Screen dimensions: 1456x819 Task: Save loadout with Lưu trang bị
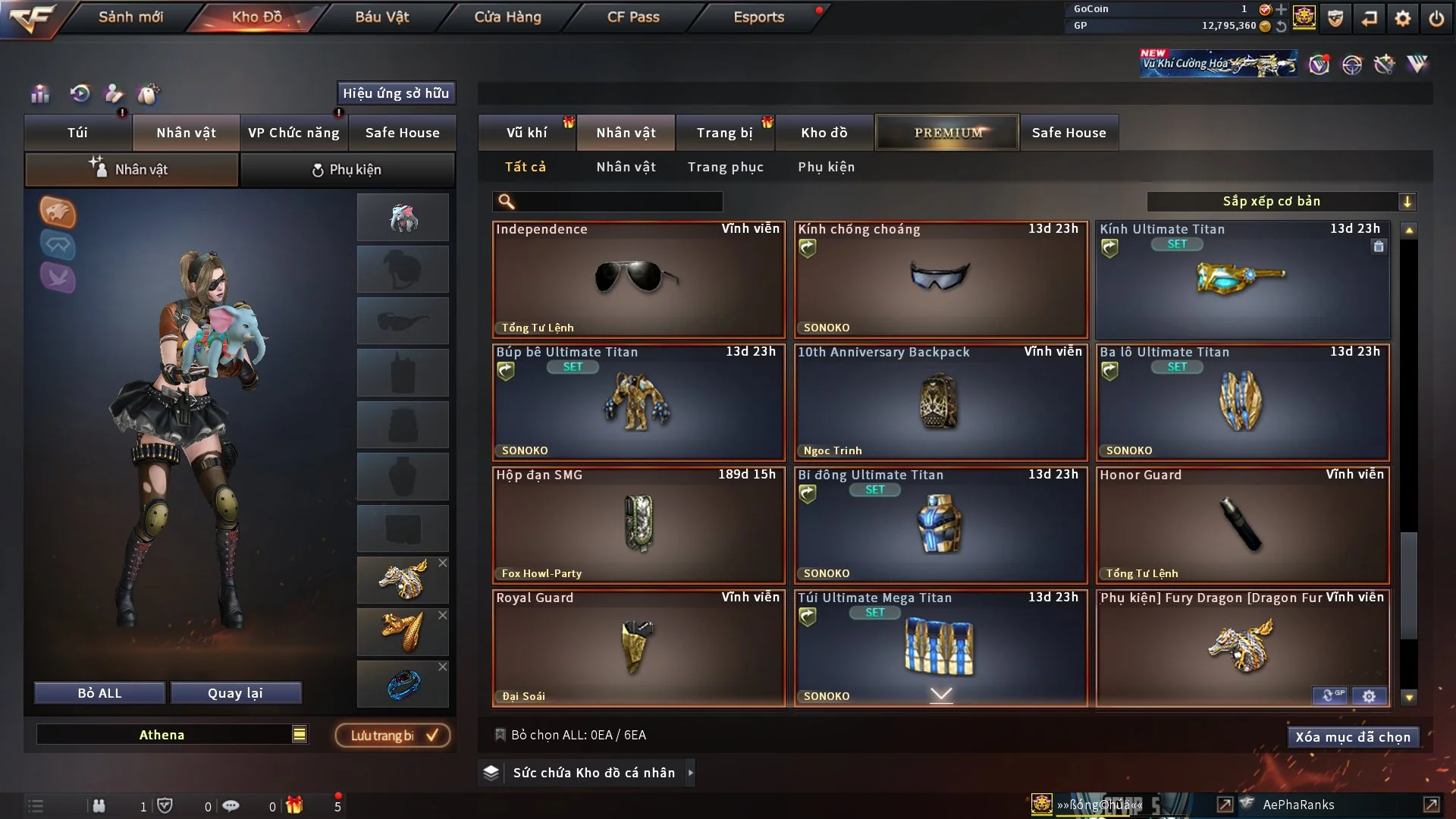pyautogui.click(x=393, y=736)
